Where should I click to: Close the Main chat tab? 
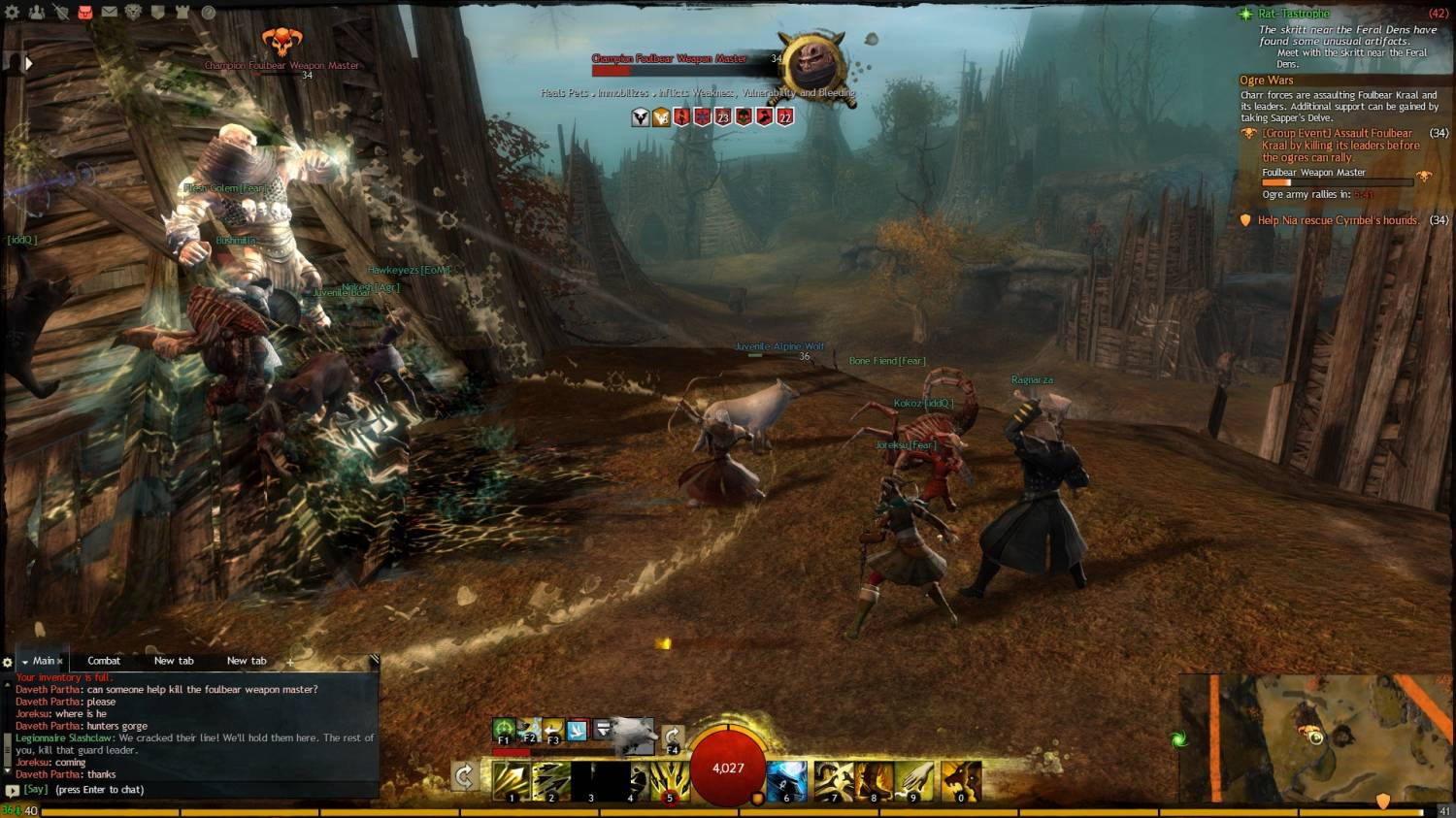click(60, 662)
